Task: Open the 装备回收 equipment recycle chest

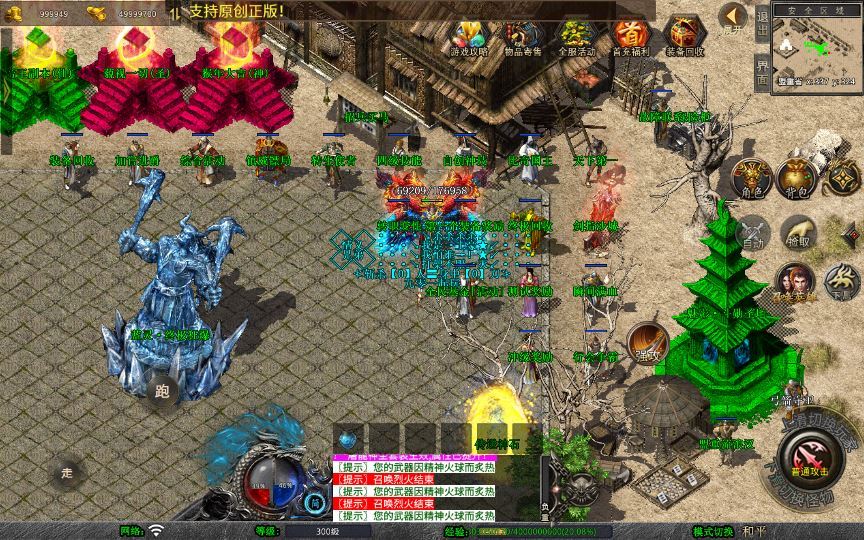Action: click(684, 36)
